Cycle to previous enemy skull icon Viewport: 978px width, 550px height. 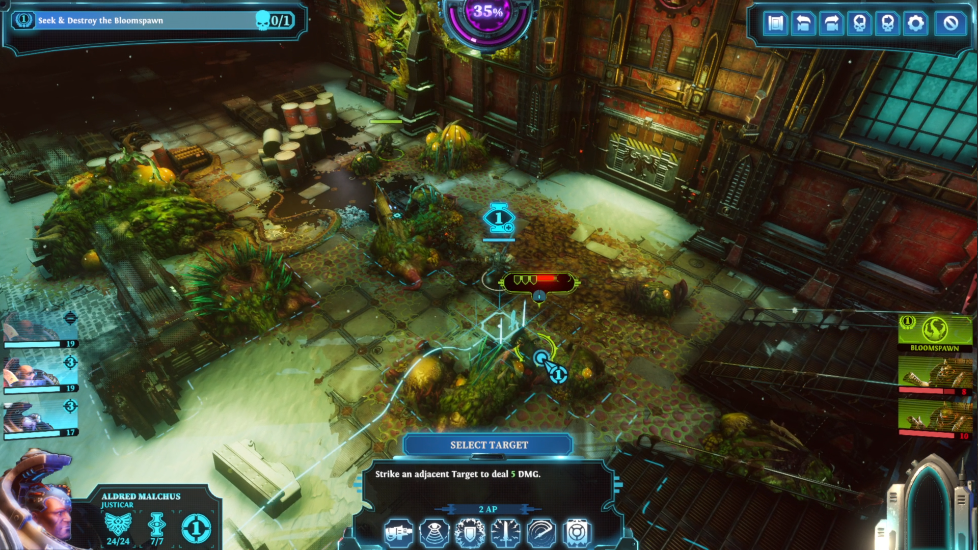[x=859, y=23]
